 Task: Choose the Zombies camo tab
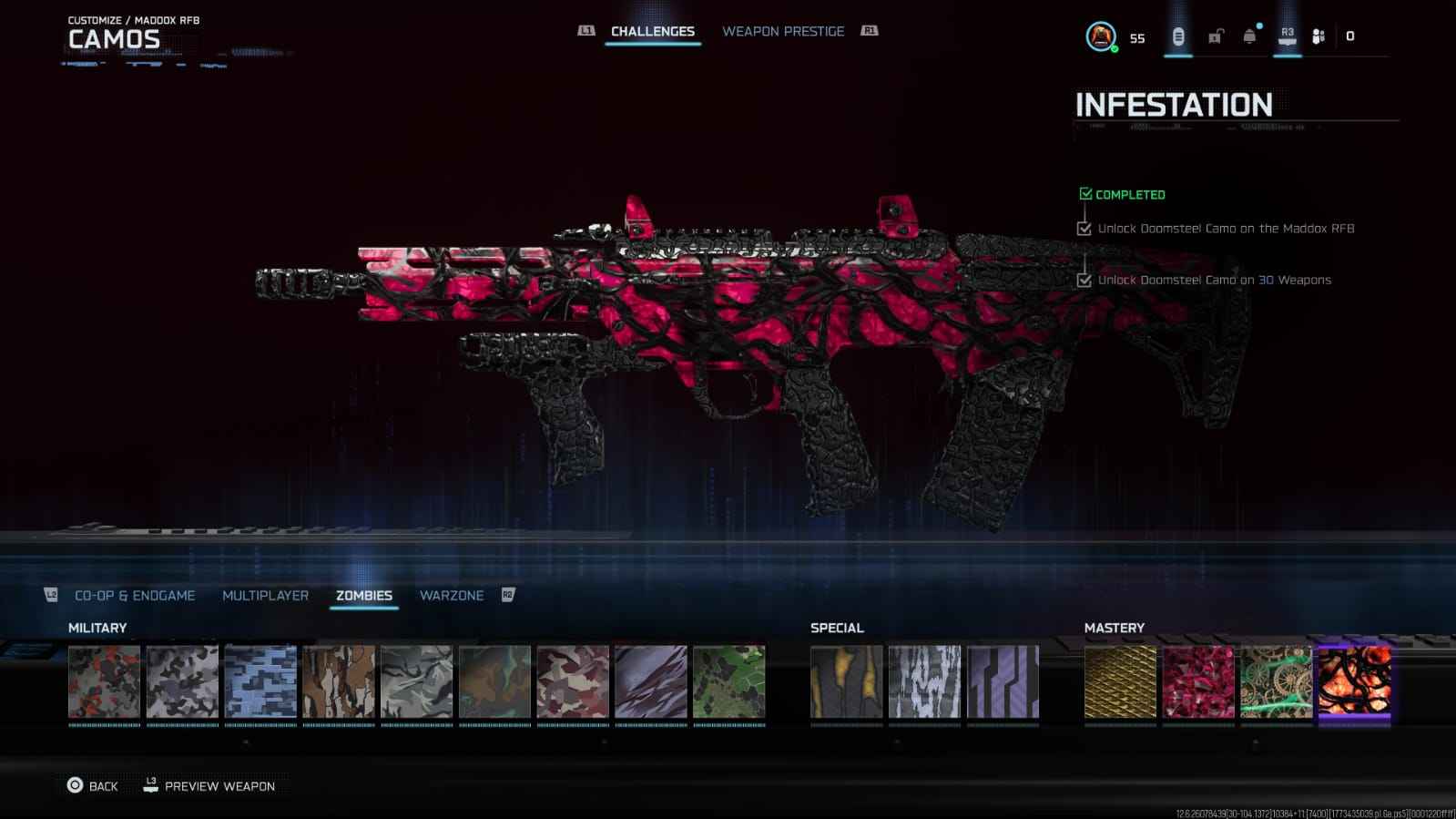pyautogui.click(x=364, y=596)
